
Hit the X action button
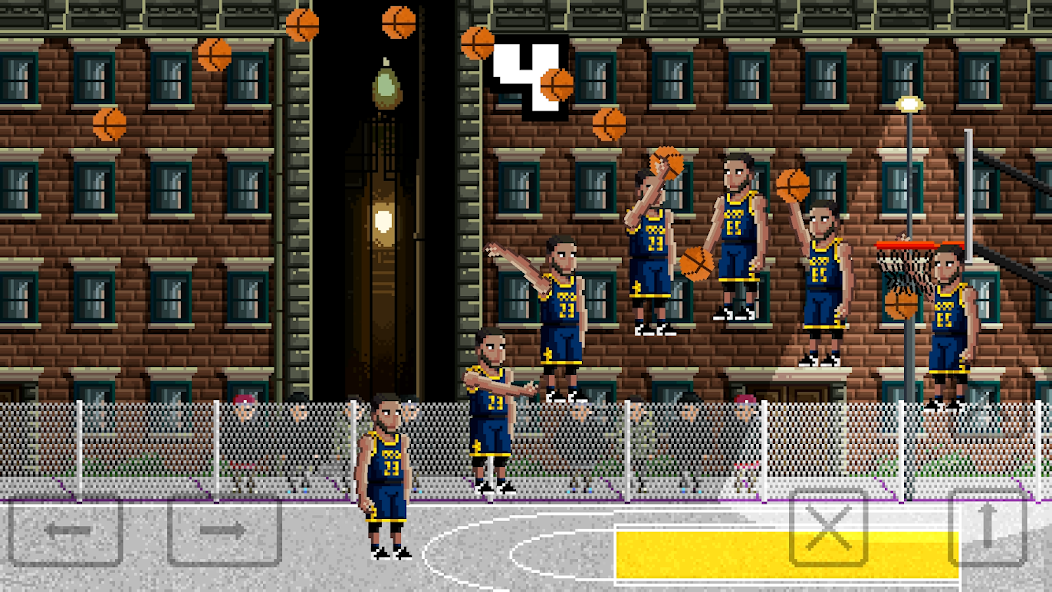click(829, 528)
